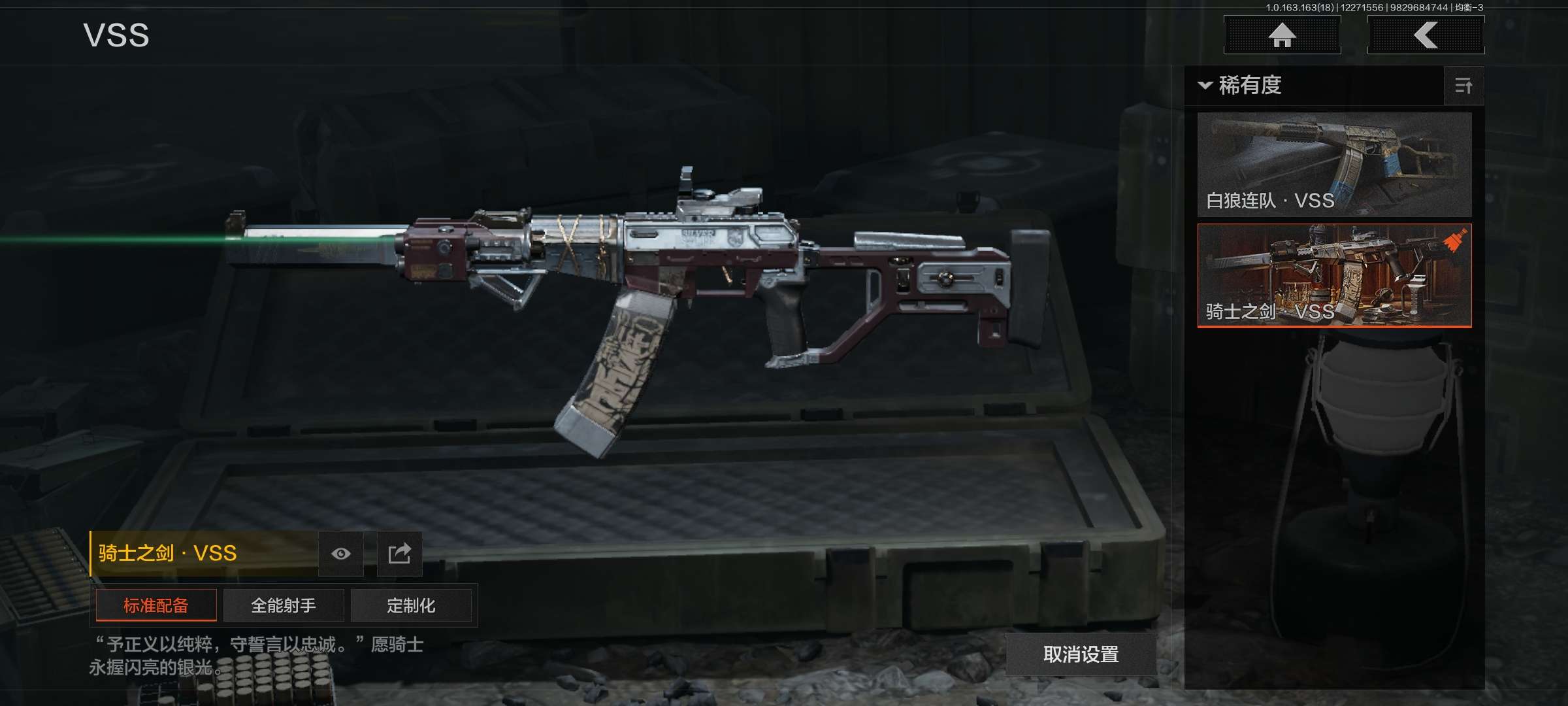This screenshot has width=1568, height=706.
Task: Switch to the 全能射手 tab
Action: pos(284,605)
